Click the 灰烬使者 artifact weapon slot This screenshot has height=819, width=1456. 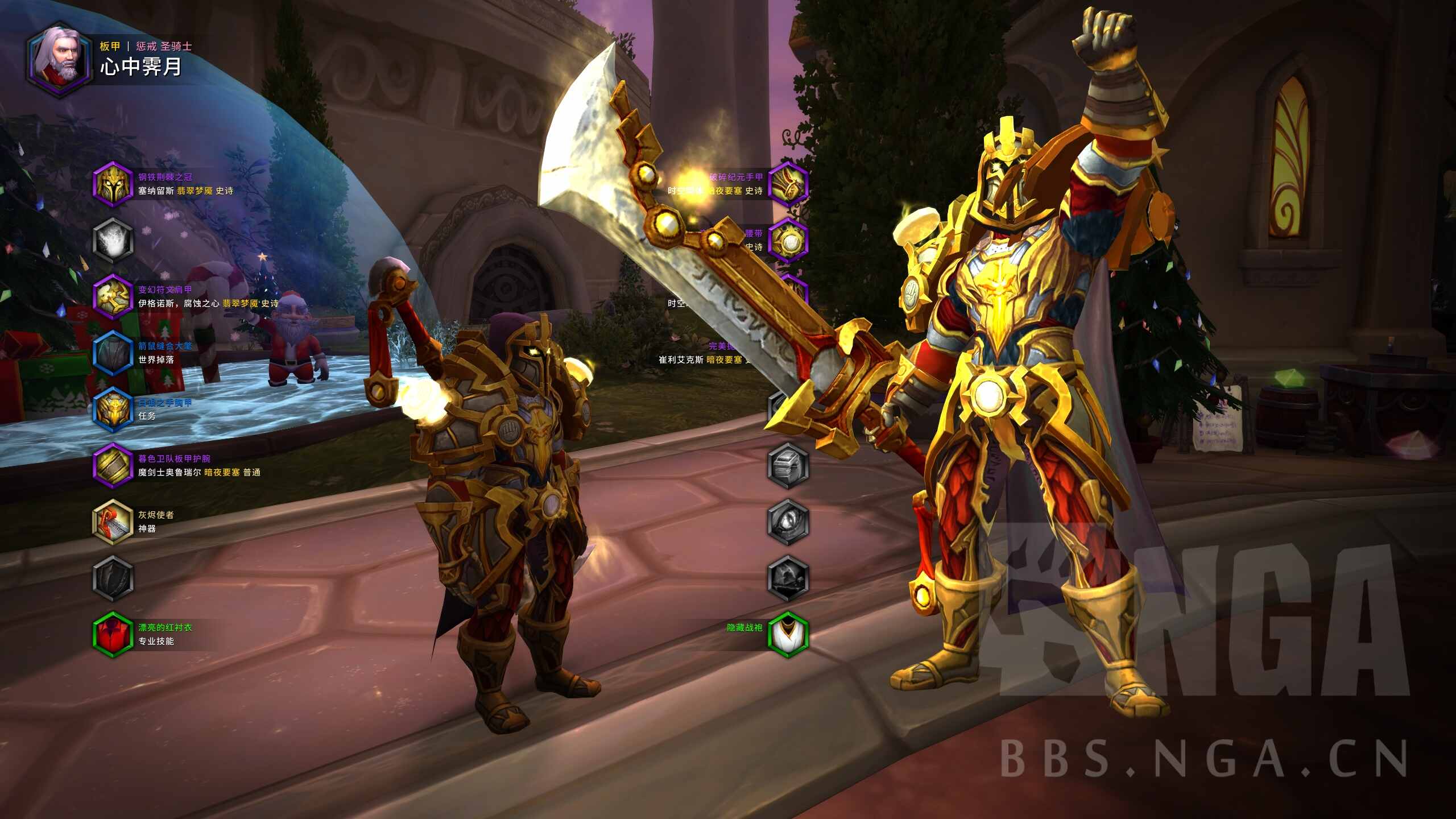(113, 522)
